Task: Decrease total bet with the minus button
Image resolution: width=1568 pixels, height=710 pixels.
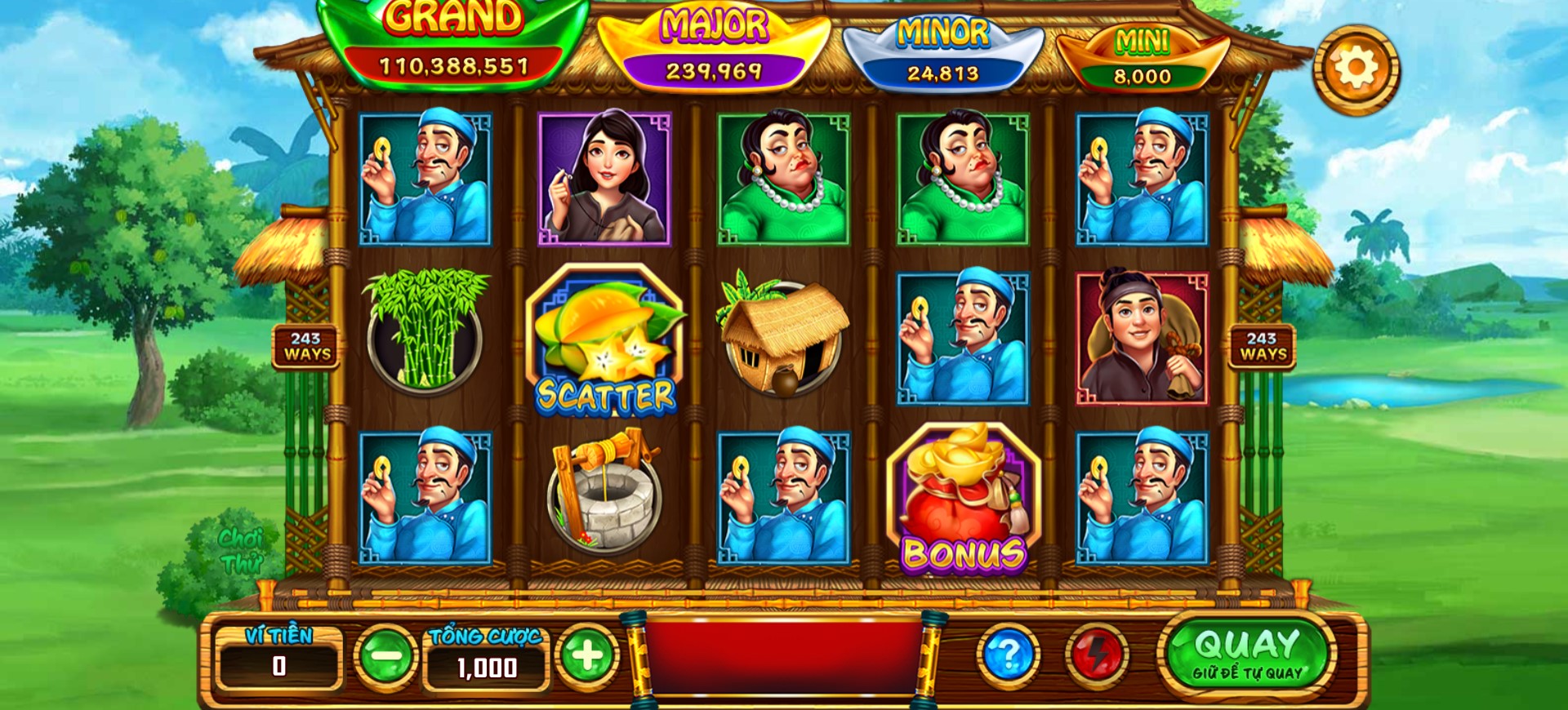Action: pyautogui.click(x=385, y=655)
